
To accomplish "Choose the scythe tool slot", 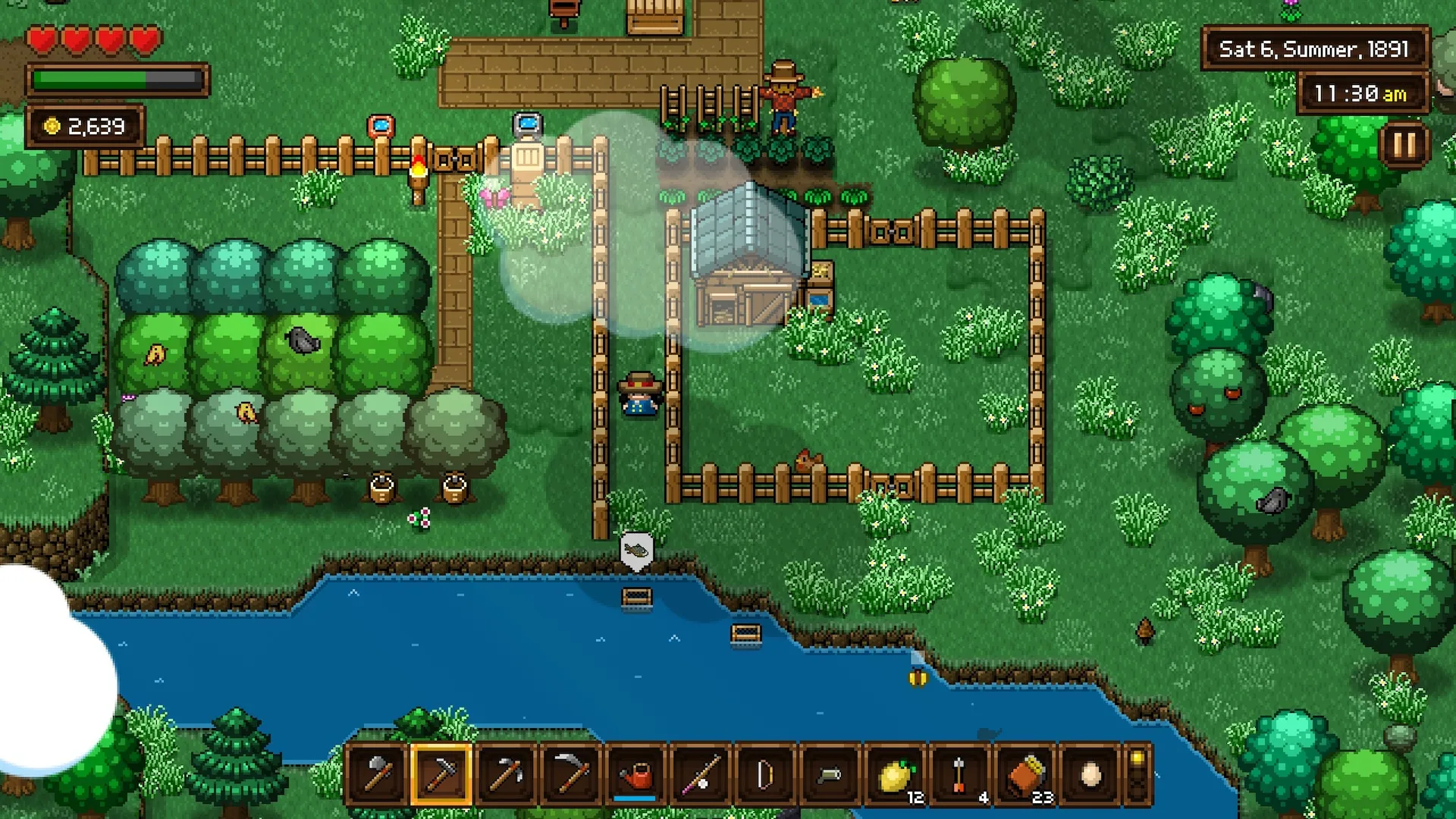I will pyautogui.click(x=570, y=774).
